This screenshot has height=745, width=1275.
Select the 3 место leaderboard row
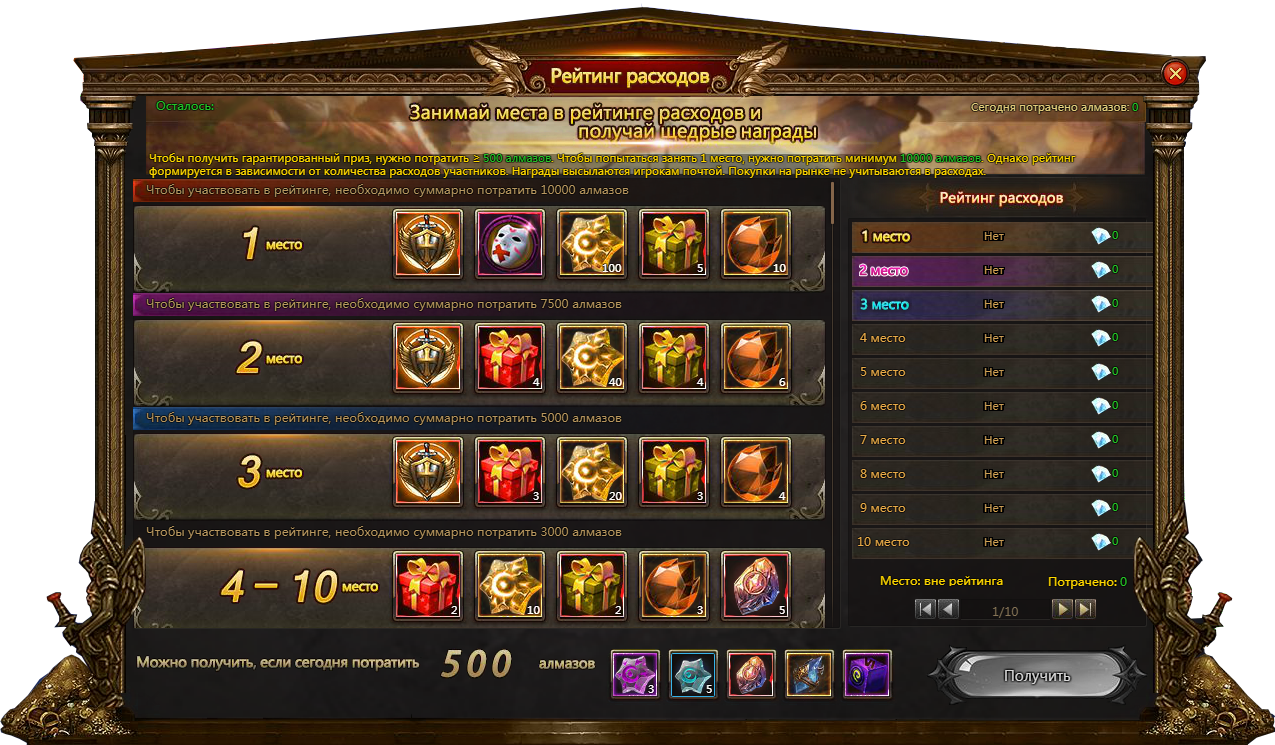coord(1001,305)
